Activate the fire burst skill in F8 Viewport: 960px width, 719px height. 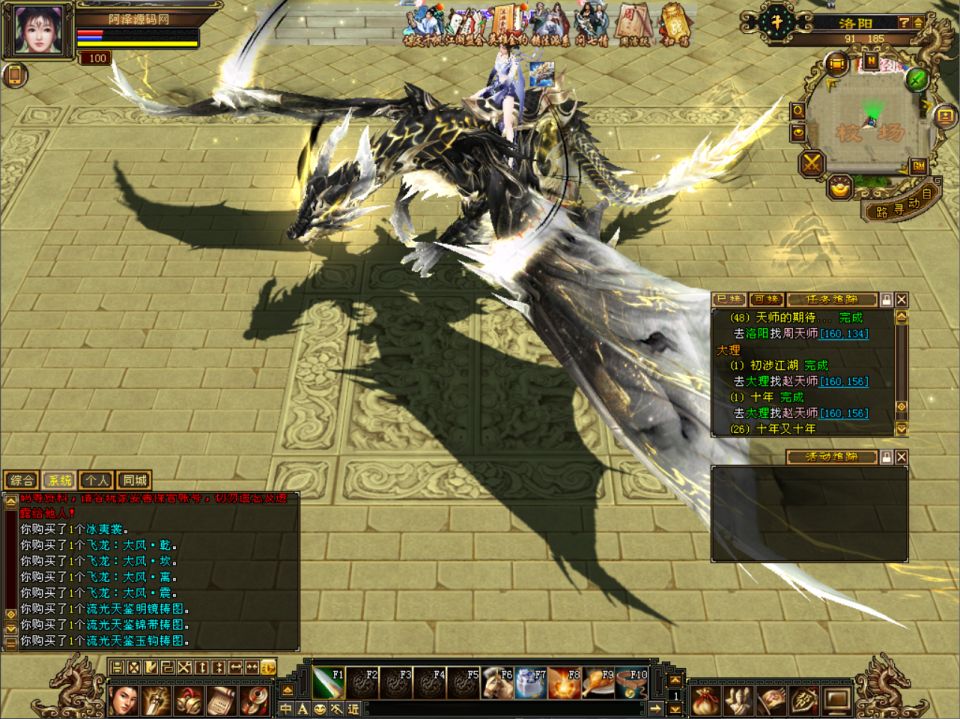(565, 685)
